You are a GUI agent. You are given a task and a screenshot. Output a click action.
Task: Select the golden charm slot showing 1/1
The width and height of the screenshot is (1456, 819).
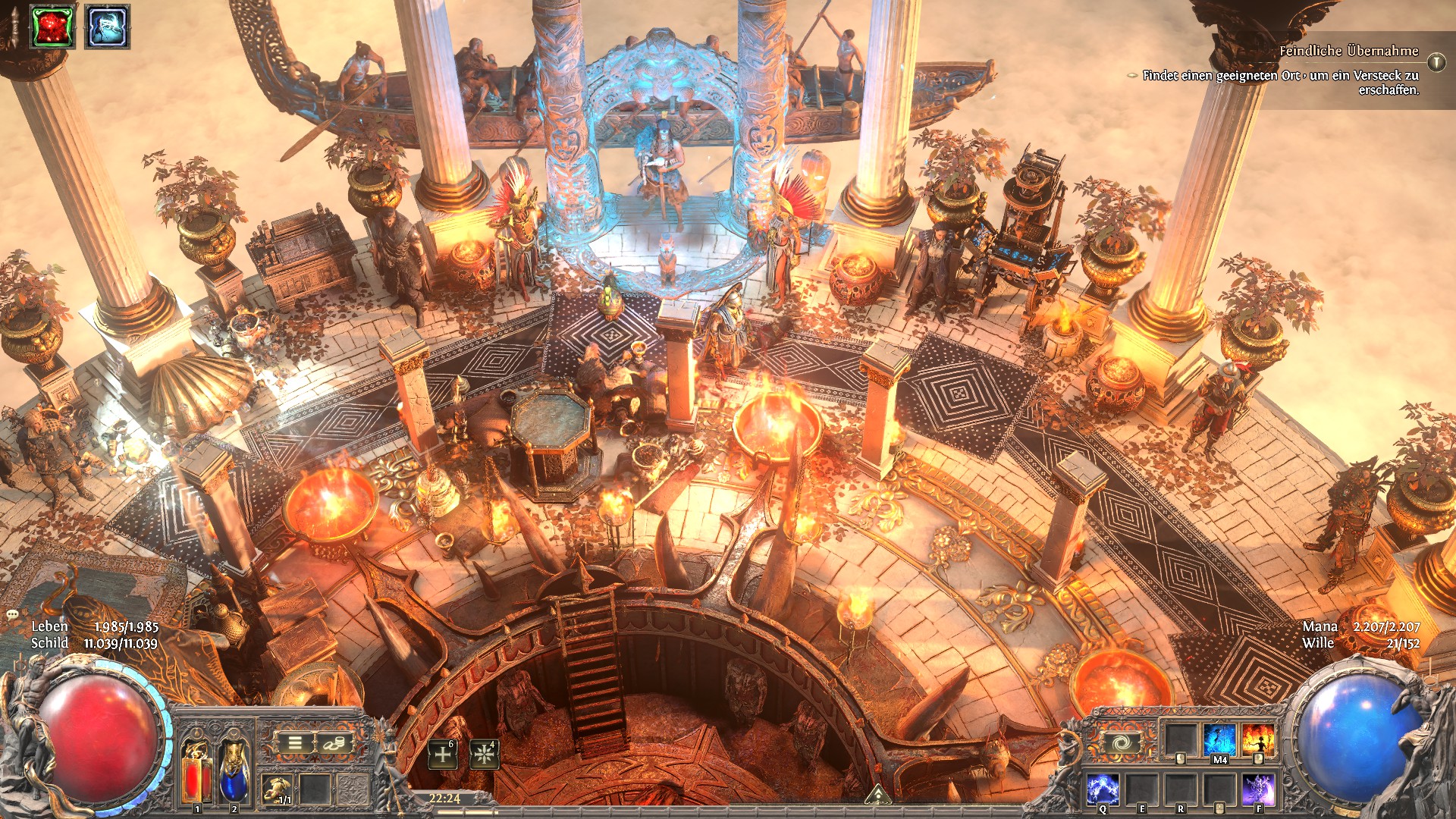pos(277,789)
